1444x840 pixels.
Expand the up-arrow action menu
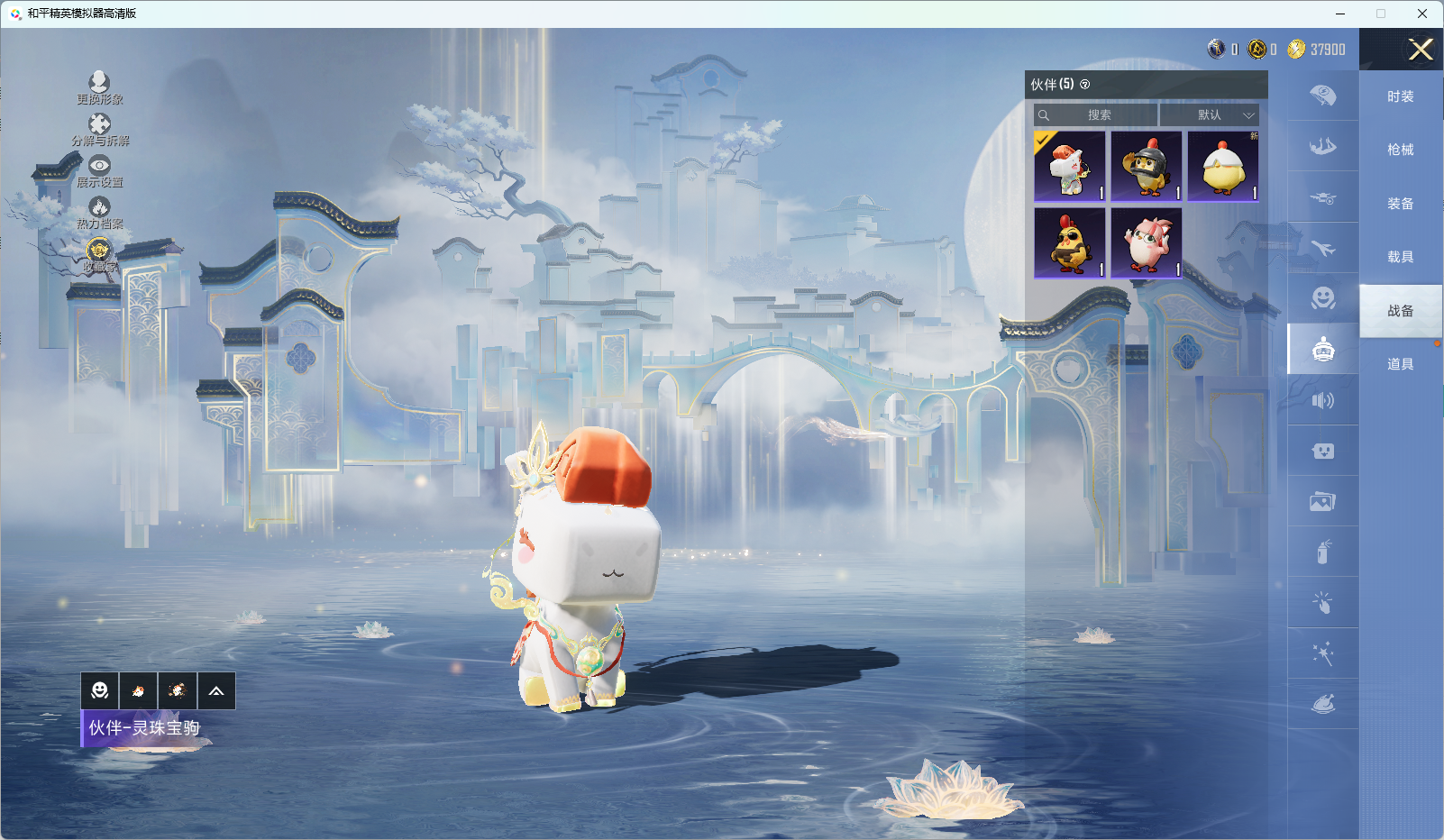tap(216, 690)
